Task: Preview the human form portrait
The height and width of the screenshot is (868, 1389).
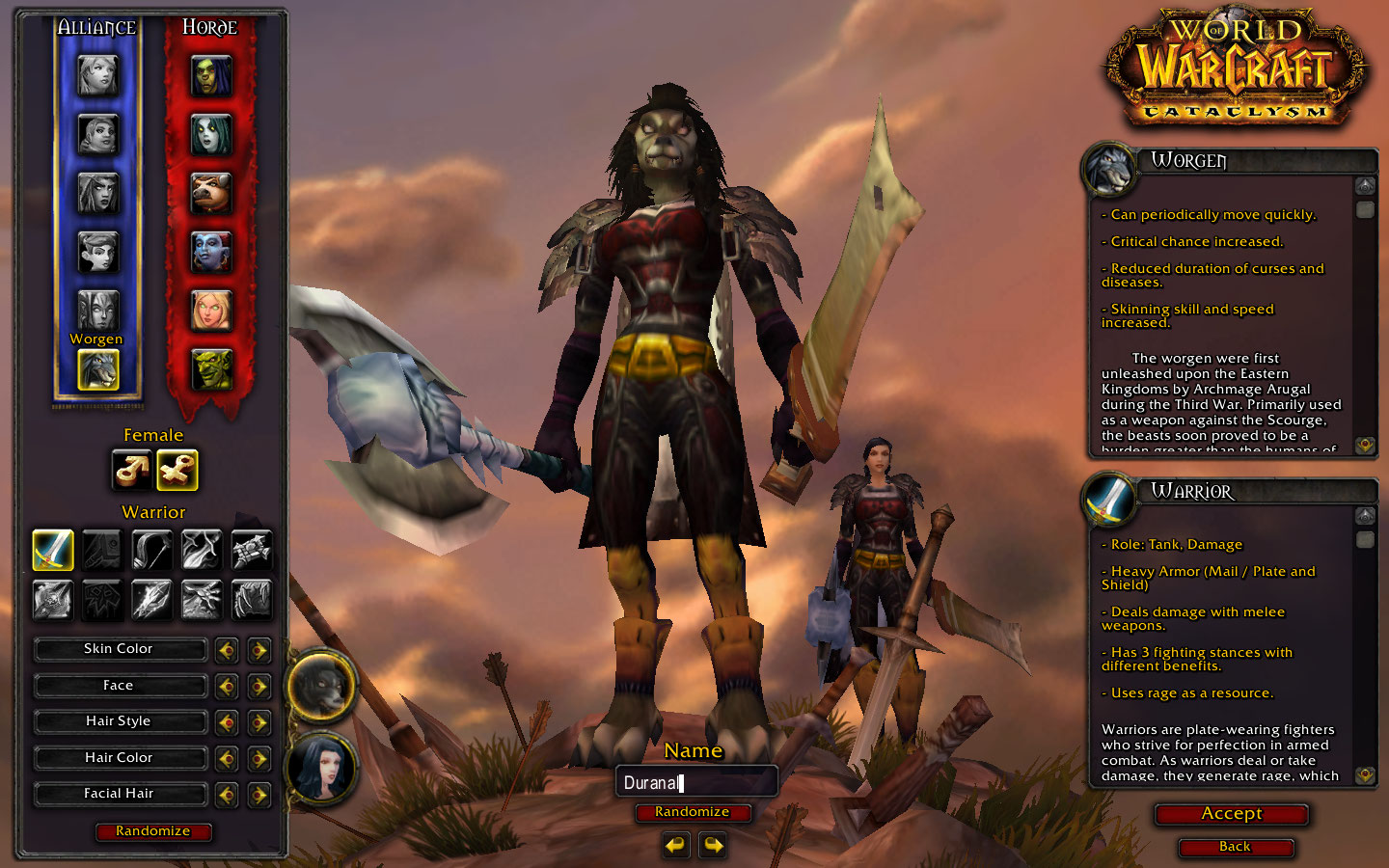Action: tap(321, 769)
